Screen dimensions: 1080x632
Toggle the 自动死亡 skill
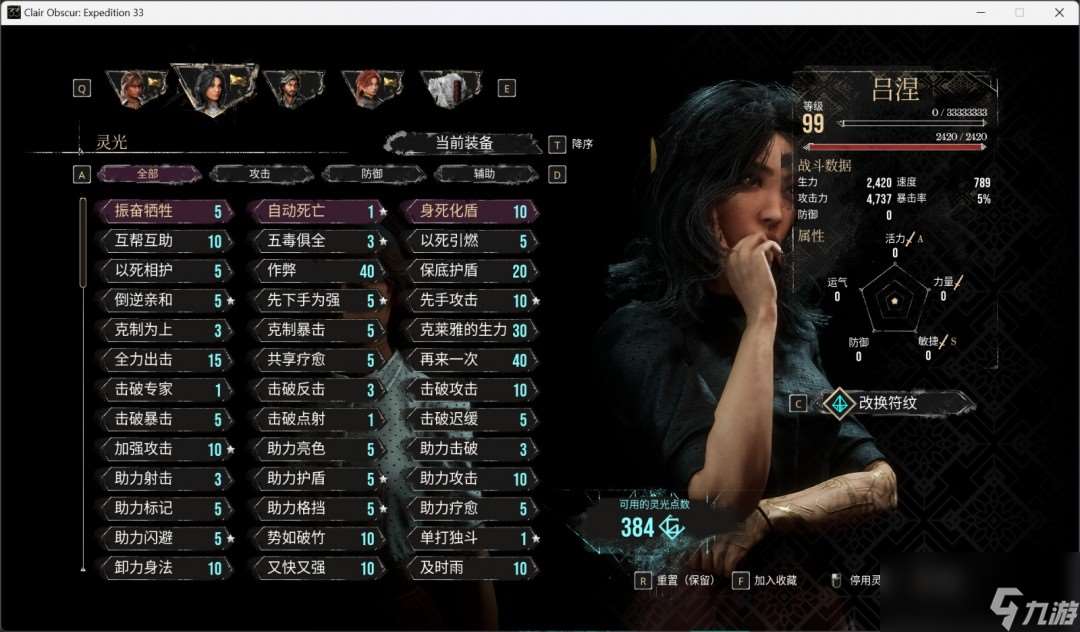(317, 211)
